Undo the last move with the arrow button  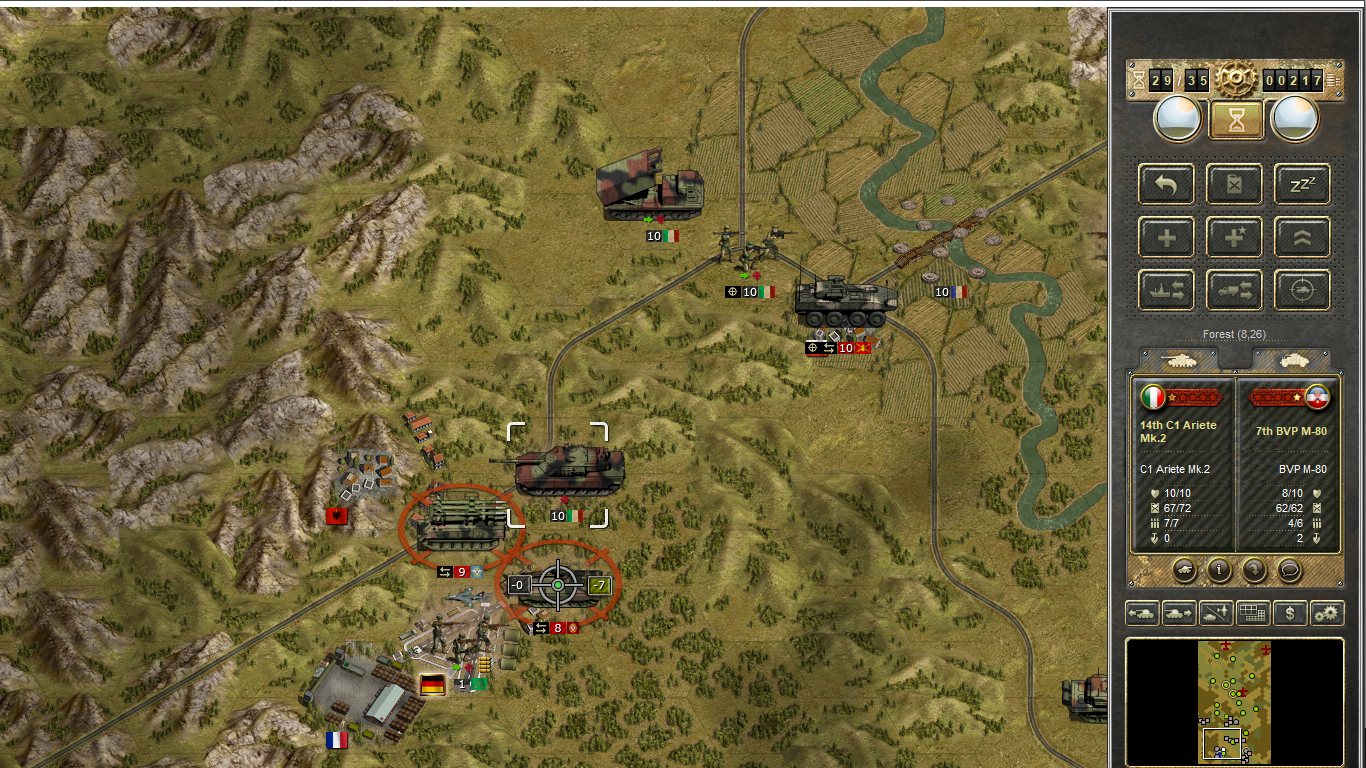tap(1166, 184)
